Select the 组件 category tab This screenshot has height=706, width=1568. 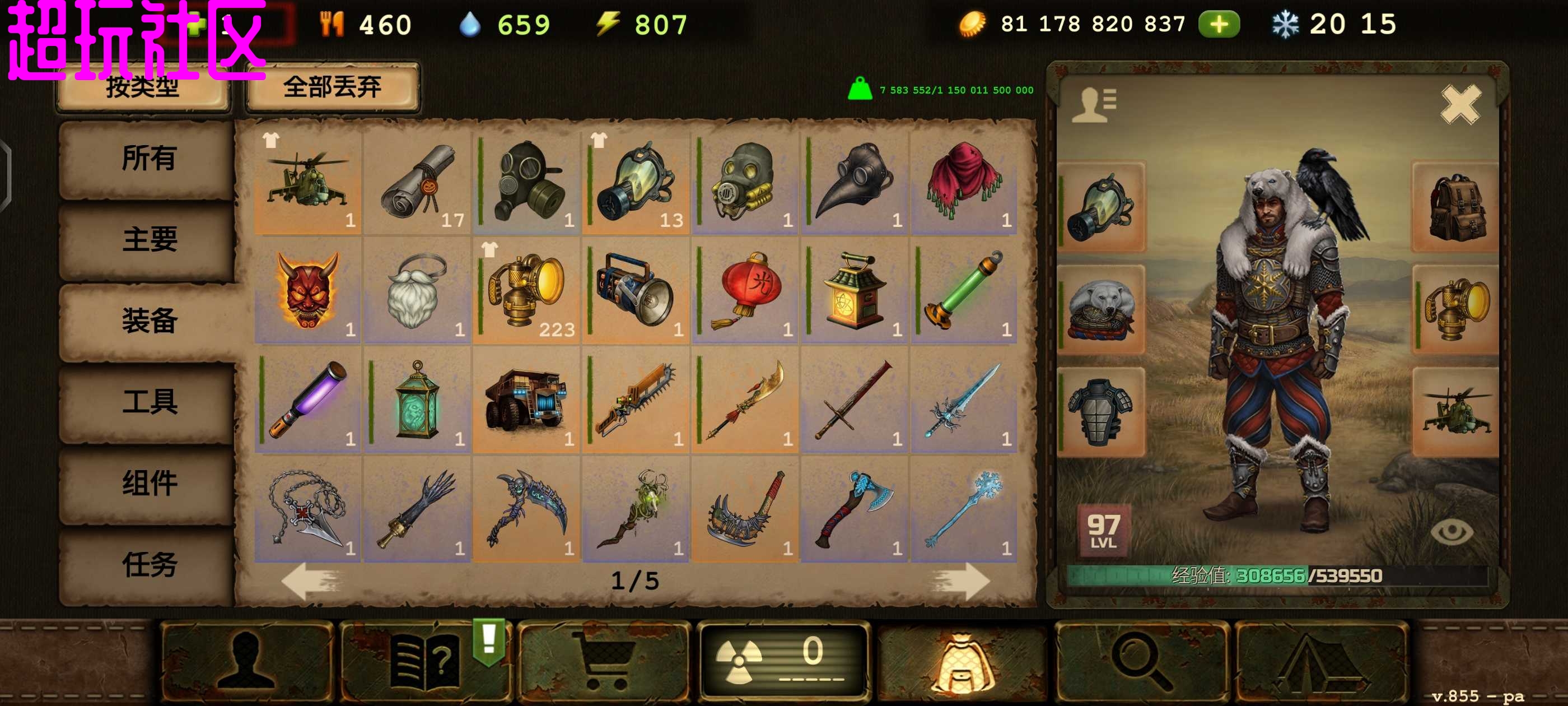[148, 483]
